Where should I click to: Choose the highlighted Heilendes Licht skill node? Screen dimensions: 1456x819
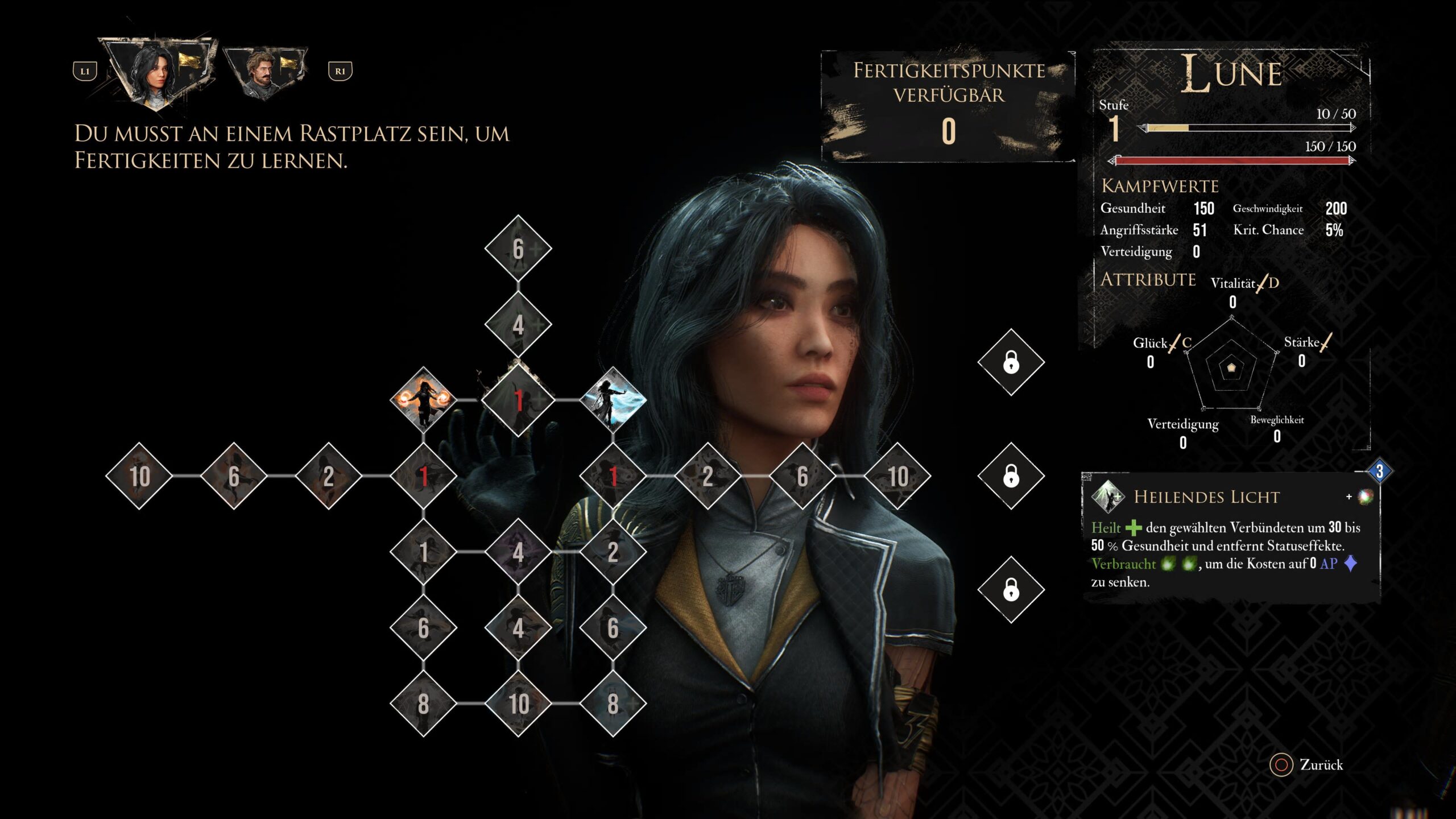(x=518, y=400)
